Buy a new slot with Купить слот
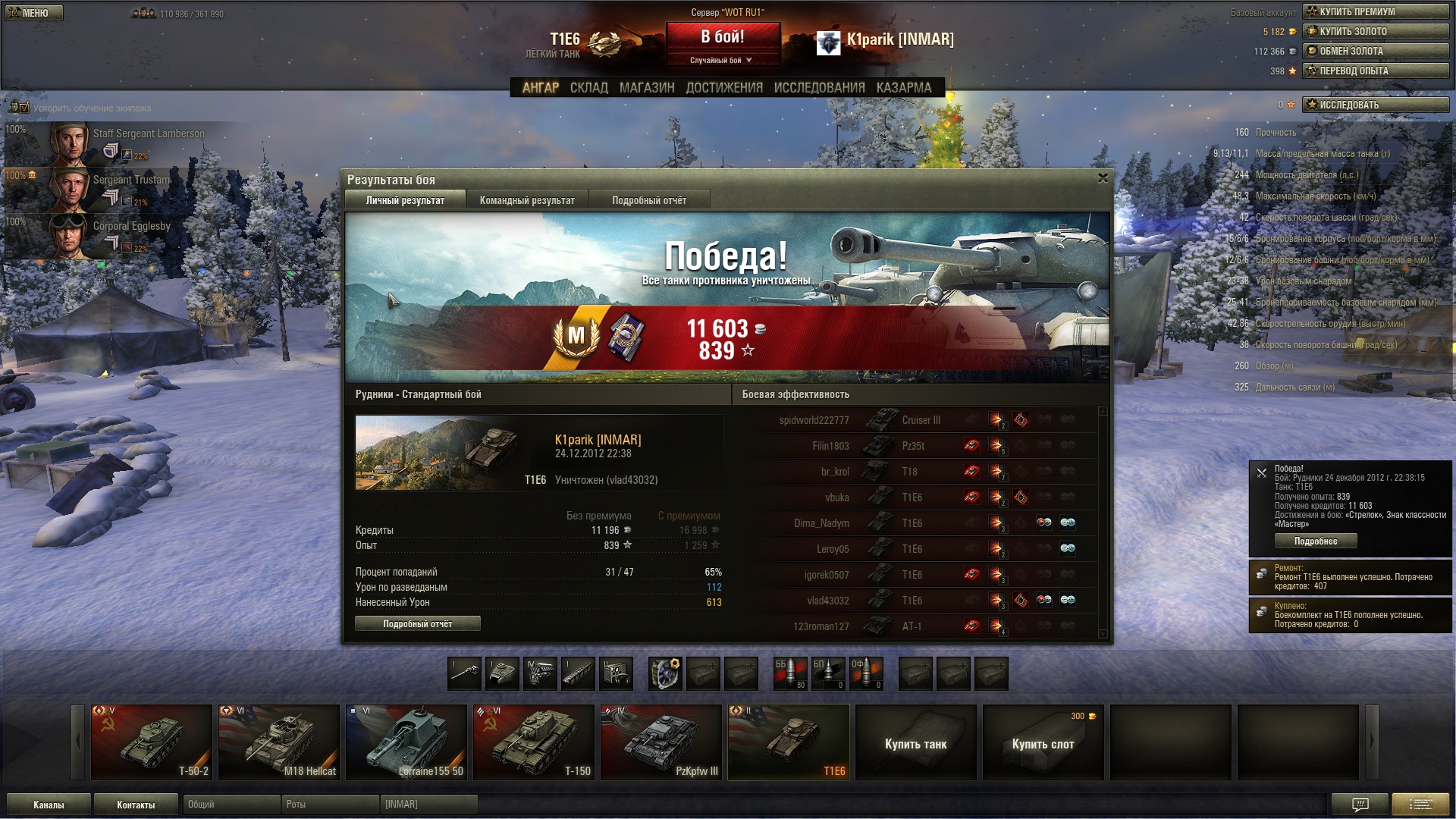This screenshot has height=819, width=1456. [x=1043, y=743]
